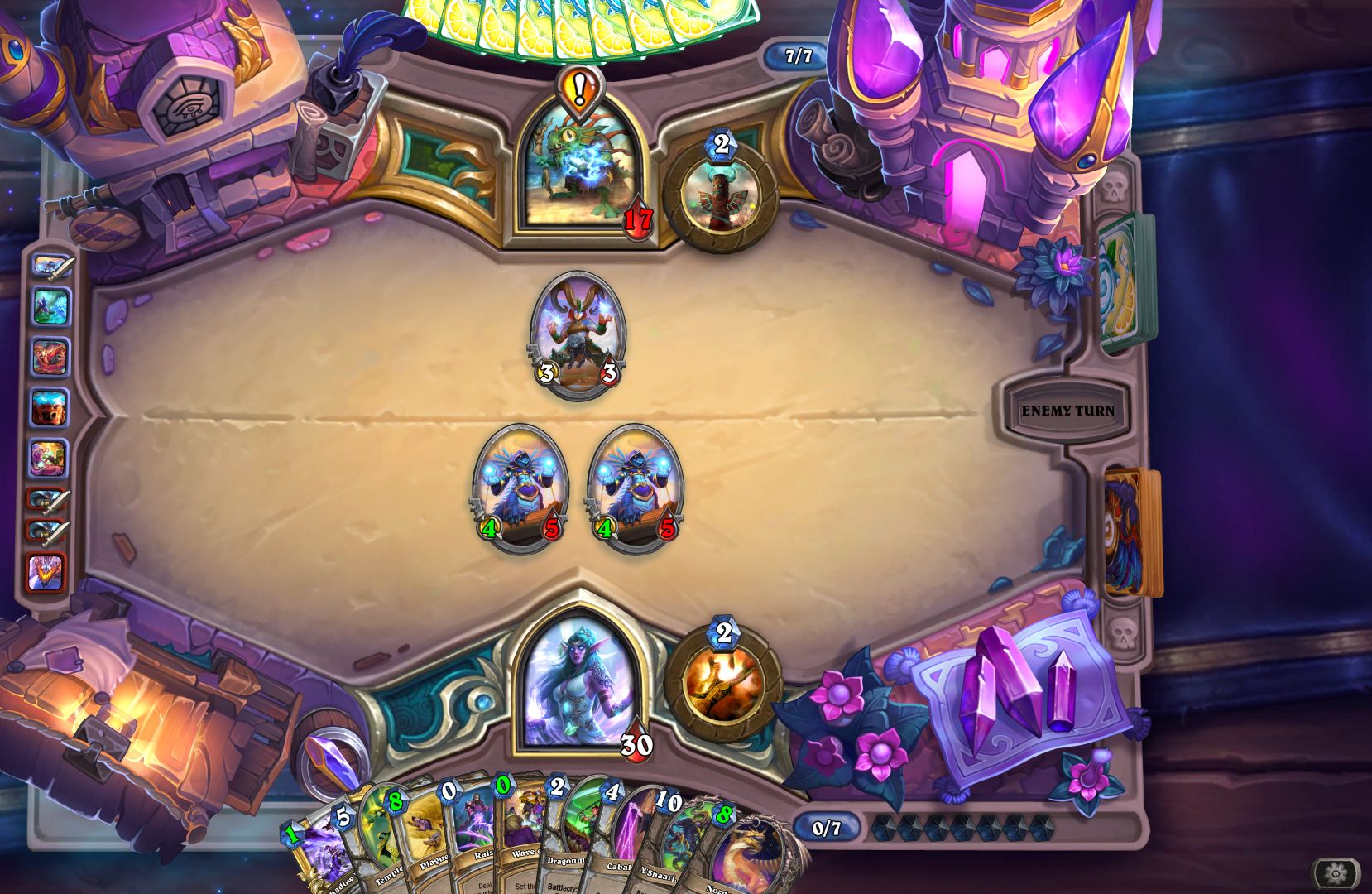Click the enemy's 7/7 mana counter
This screenshot has height=894, width=1372.
(797, 57)
